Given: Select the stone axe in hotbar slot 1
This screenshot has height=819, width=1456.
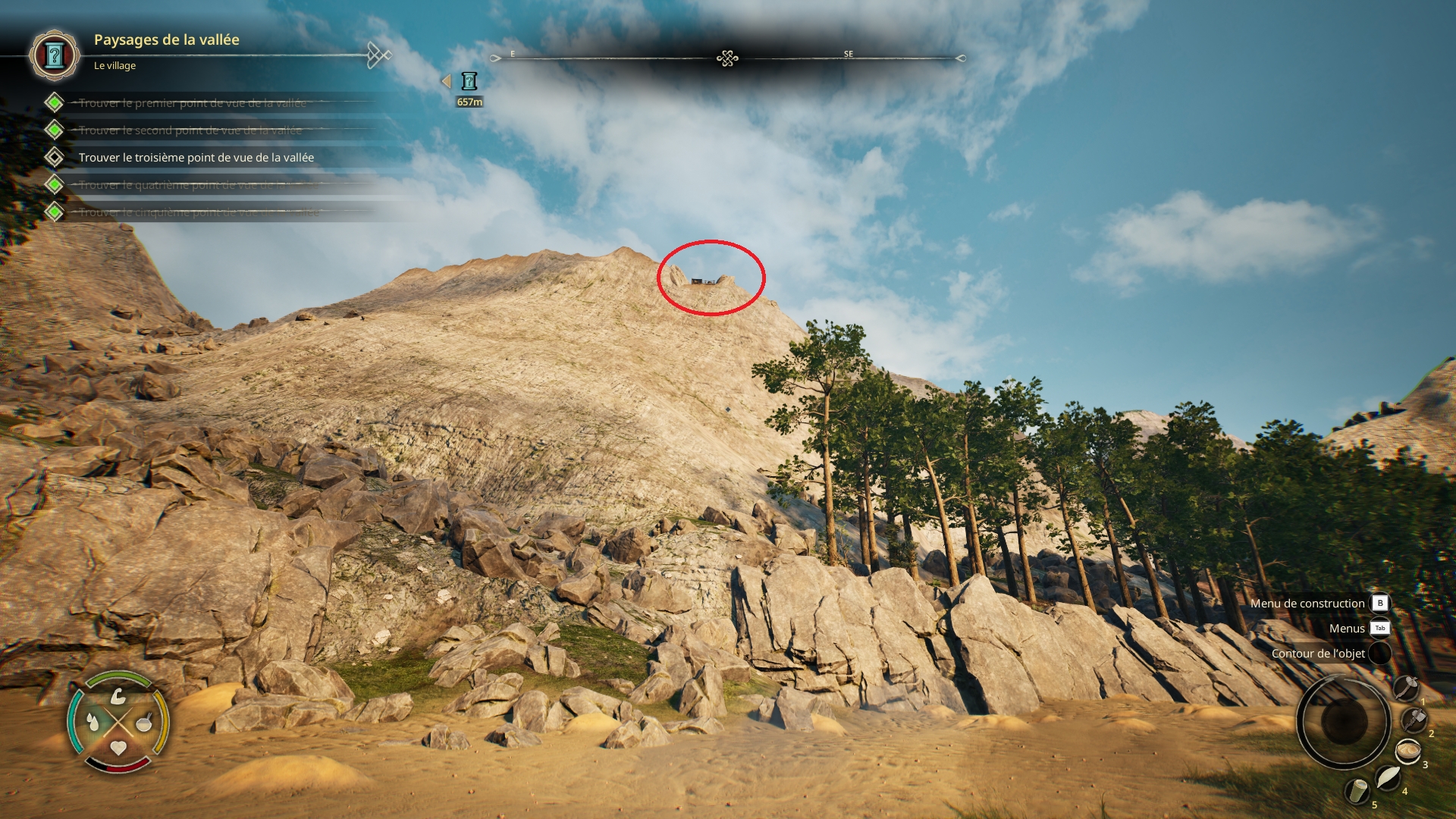Looking at the screenshot, I should 1405,689.
